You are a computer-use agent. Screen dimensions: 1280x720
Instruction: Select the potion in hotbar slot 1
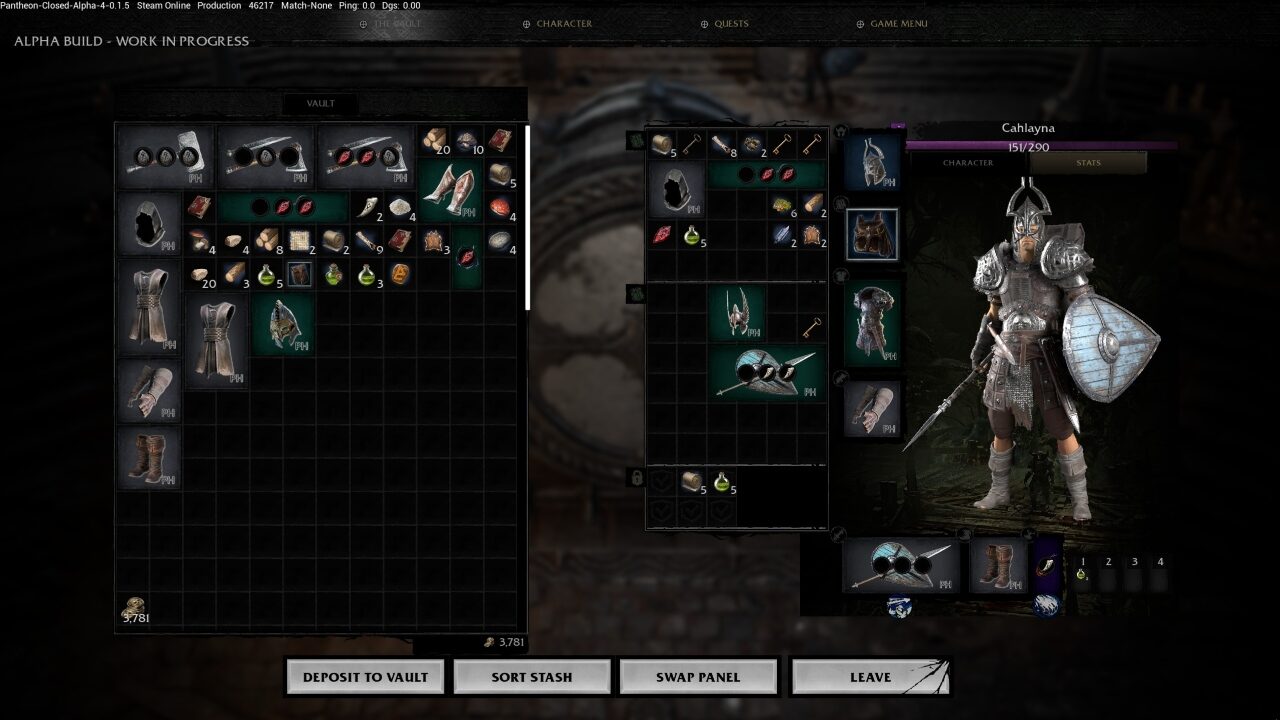coord(1081,573)
